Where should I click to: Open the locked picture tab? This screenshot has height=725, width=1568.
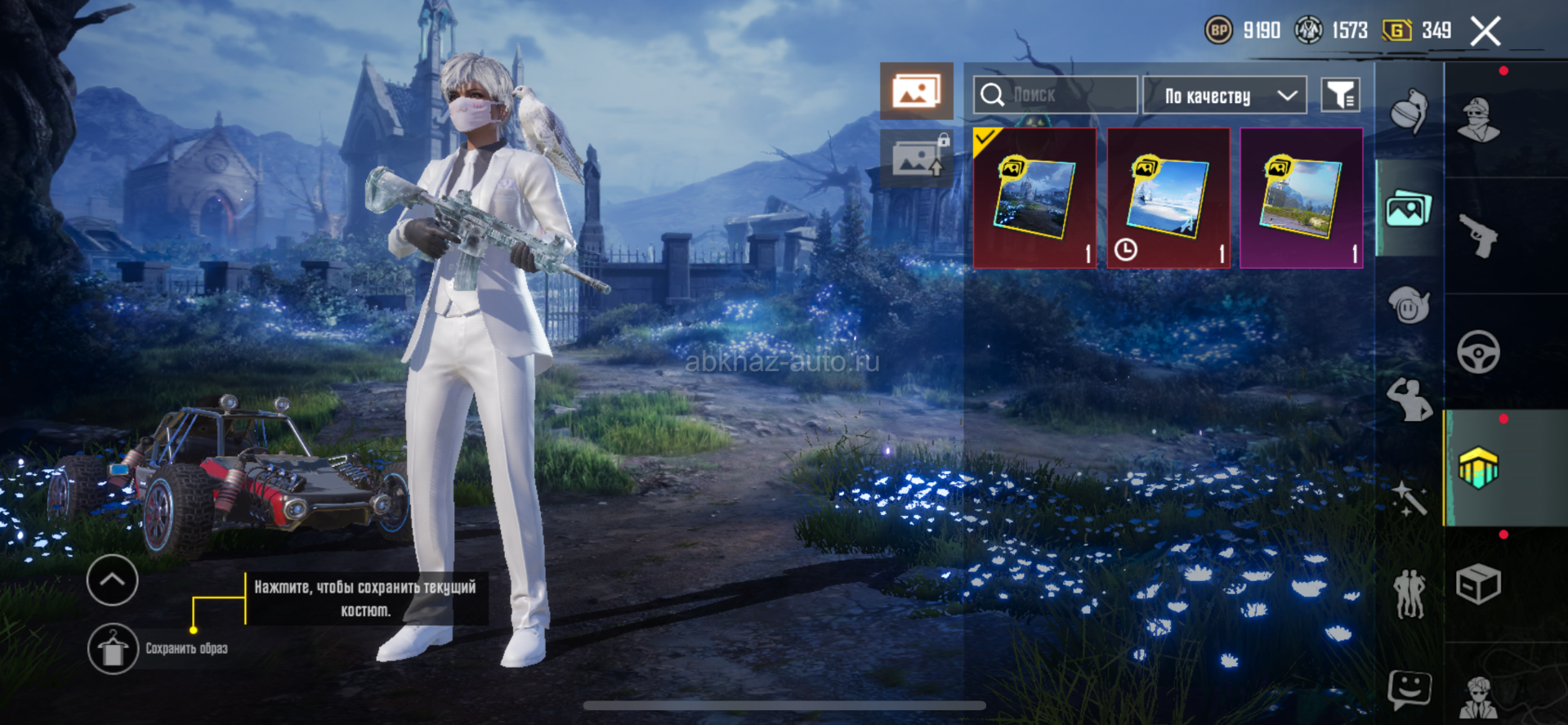[916, 158]
